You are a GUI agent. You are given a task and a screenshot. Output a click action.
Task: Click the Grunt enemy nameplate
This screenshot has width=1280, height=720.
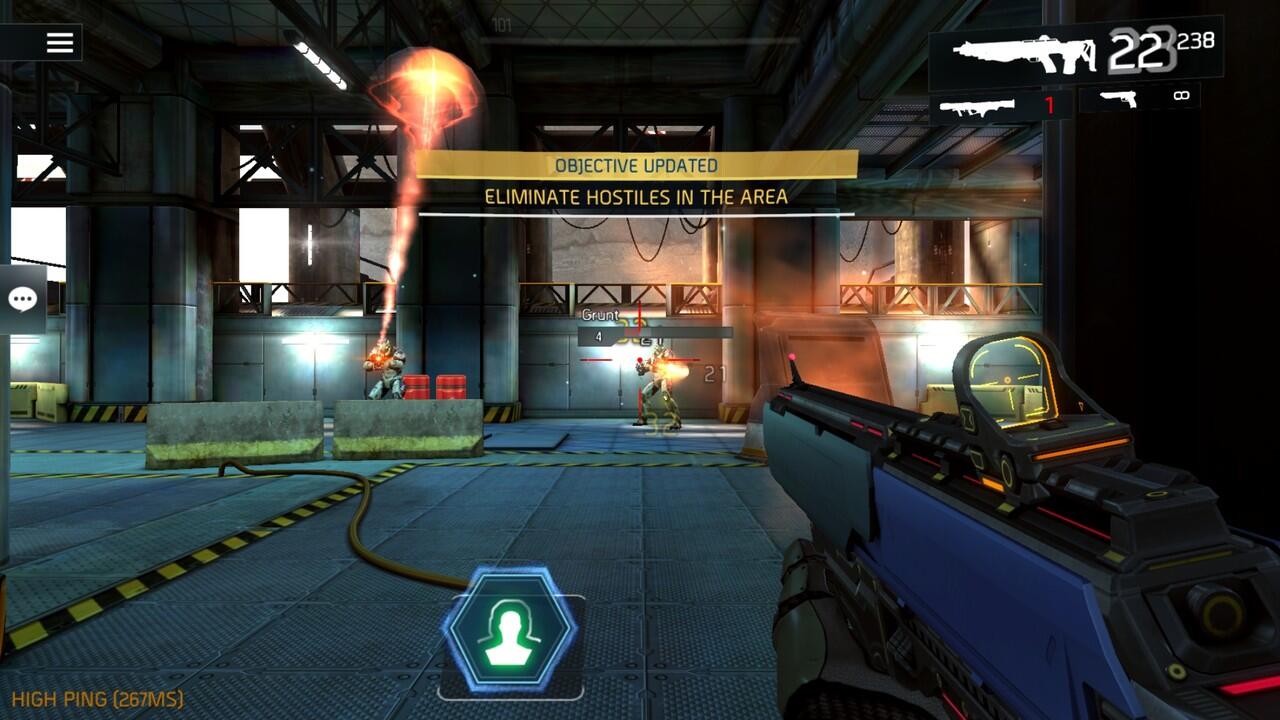598,314
